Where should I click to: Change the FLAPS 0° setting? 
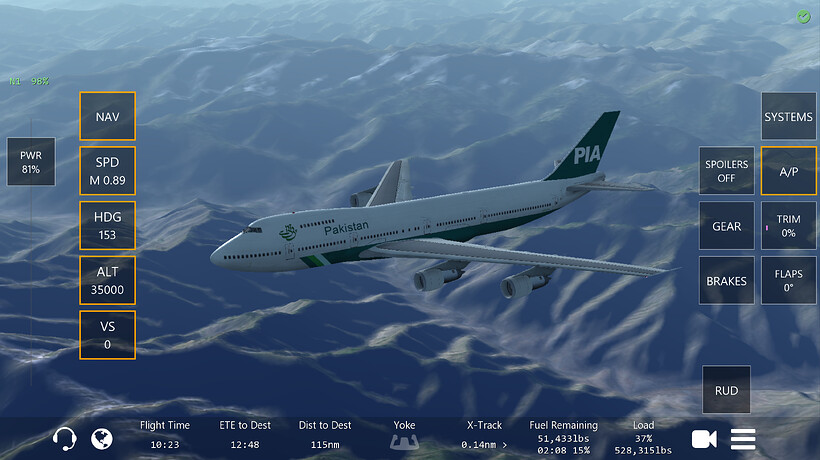tap(788, 281)
